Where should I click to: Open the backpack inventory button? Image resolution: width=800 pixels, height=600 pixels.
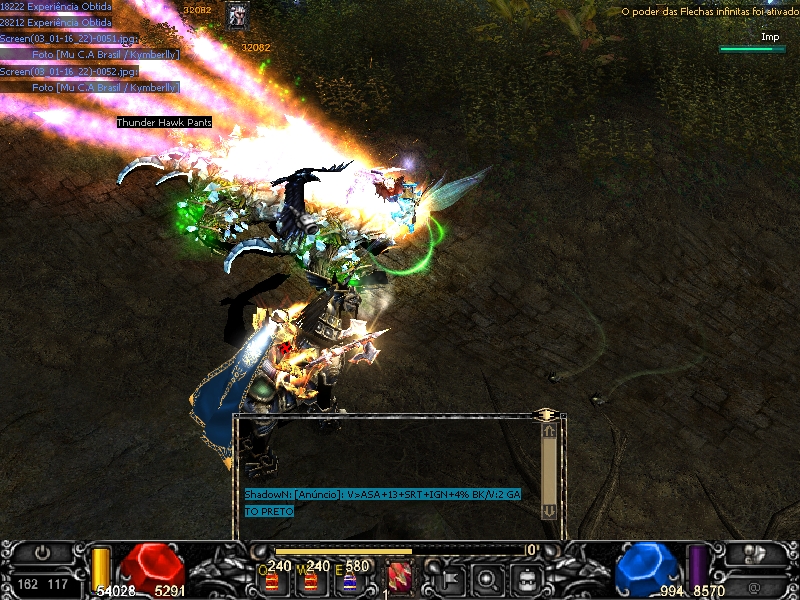click(x=527, y=577)
